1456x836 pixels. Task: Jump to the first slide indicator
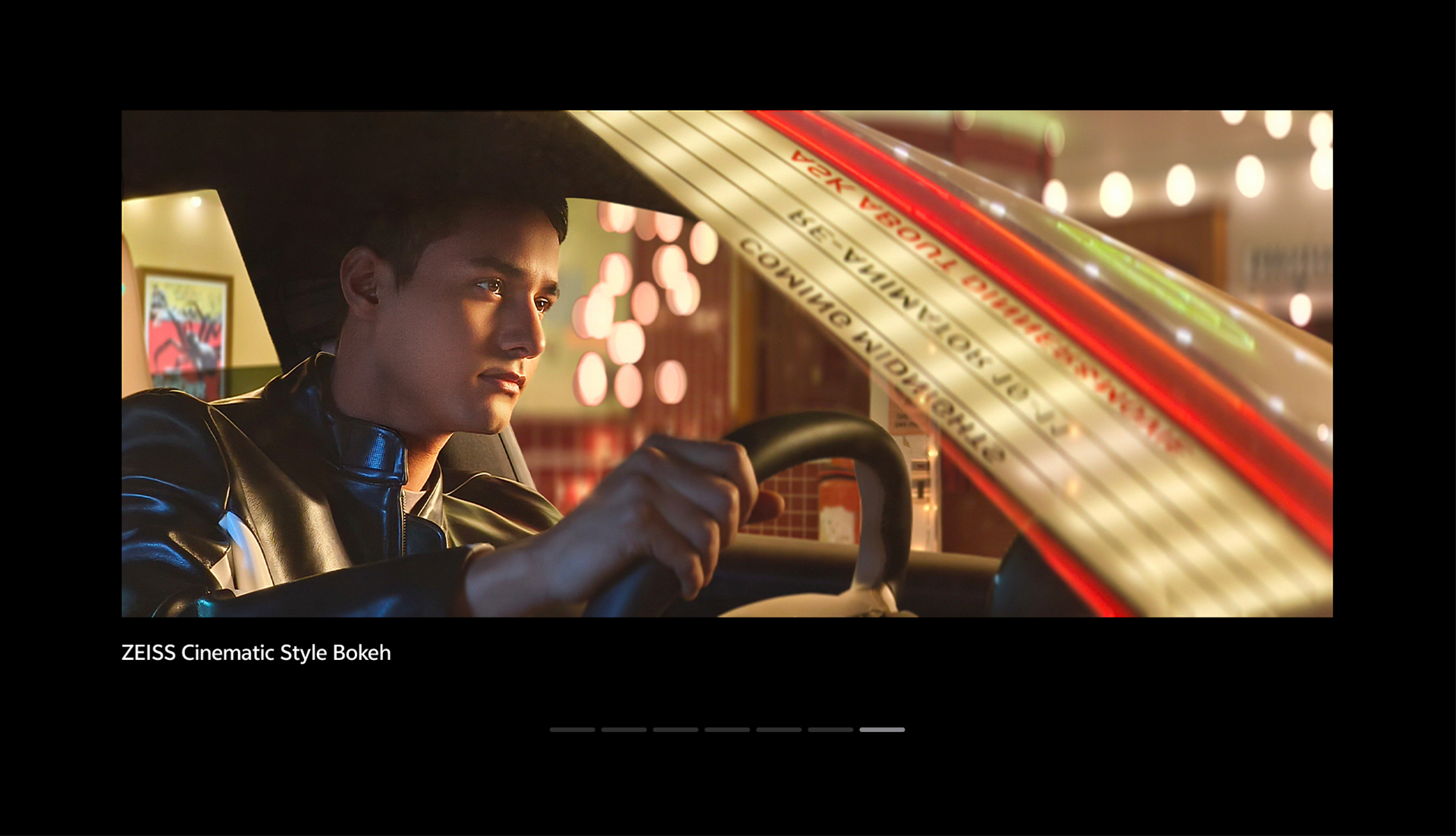pyautogui.click(x=573, y=730)
